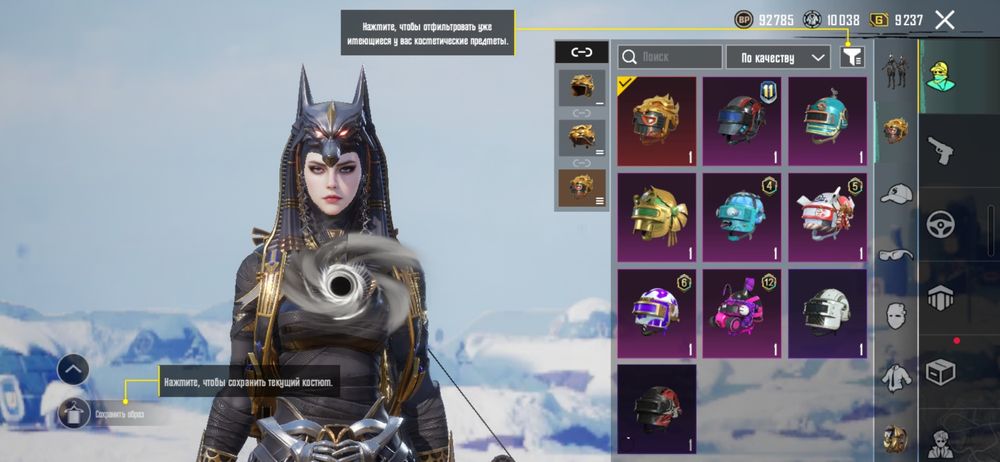Screen dimensions: 1000x462
Task: Select the equipped golden helmet with checkmark
Action: [x=657, y=121]
